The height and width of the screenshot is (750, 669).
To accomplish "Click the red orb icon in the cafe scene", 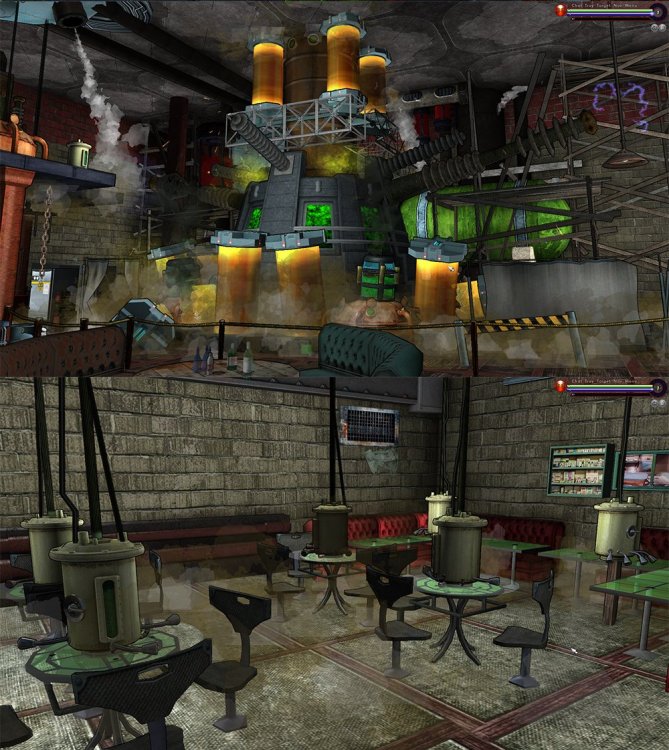I will [562, 386].
